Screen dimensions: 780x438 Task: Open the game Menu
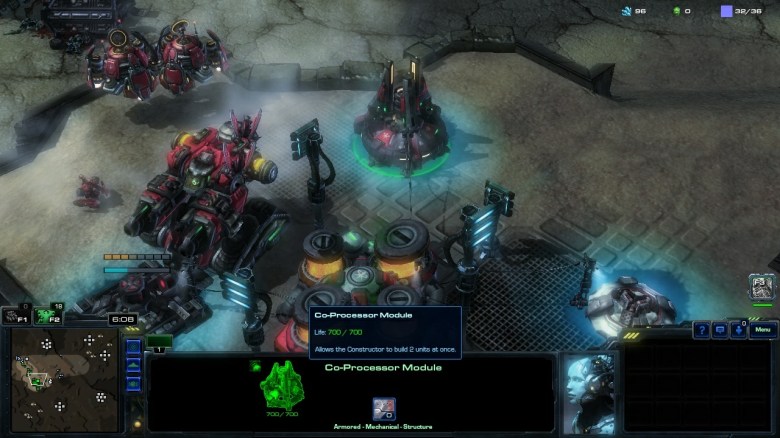click(x=763, y=329)
